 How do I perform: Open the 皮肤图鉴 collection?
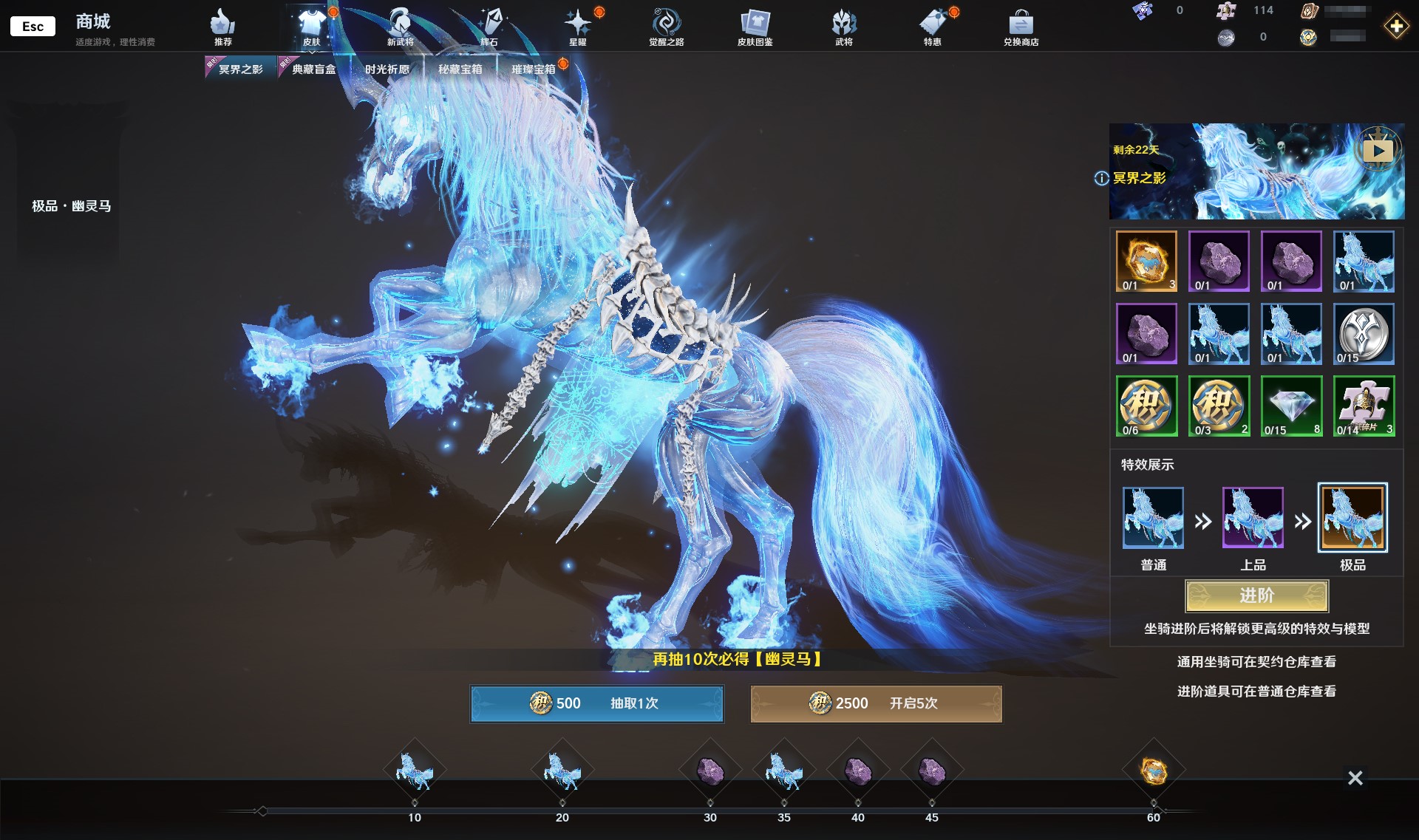pyautogui.click(x=755, y=28)
